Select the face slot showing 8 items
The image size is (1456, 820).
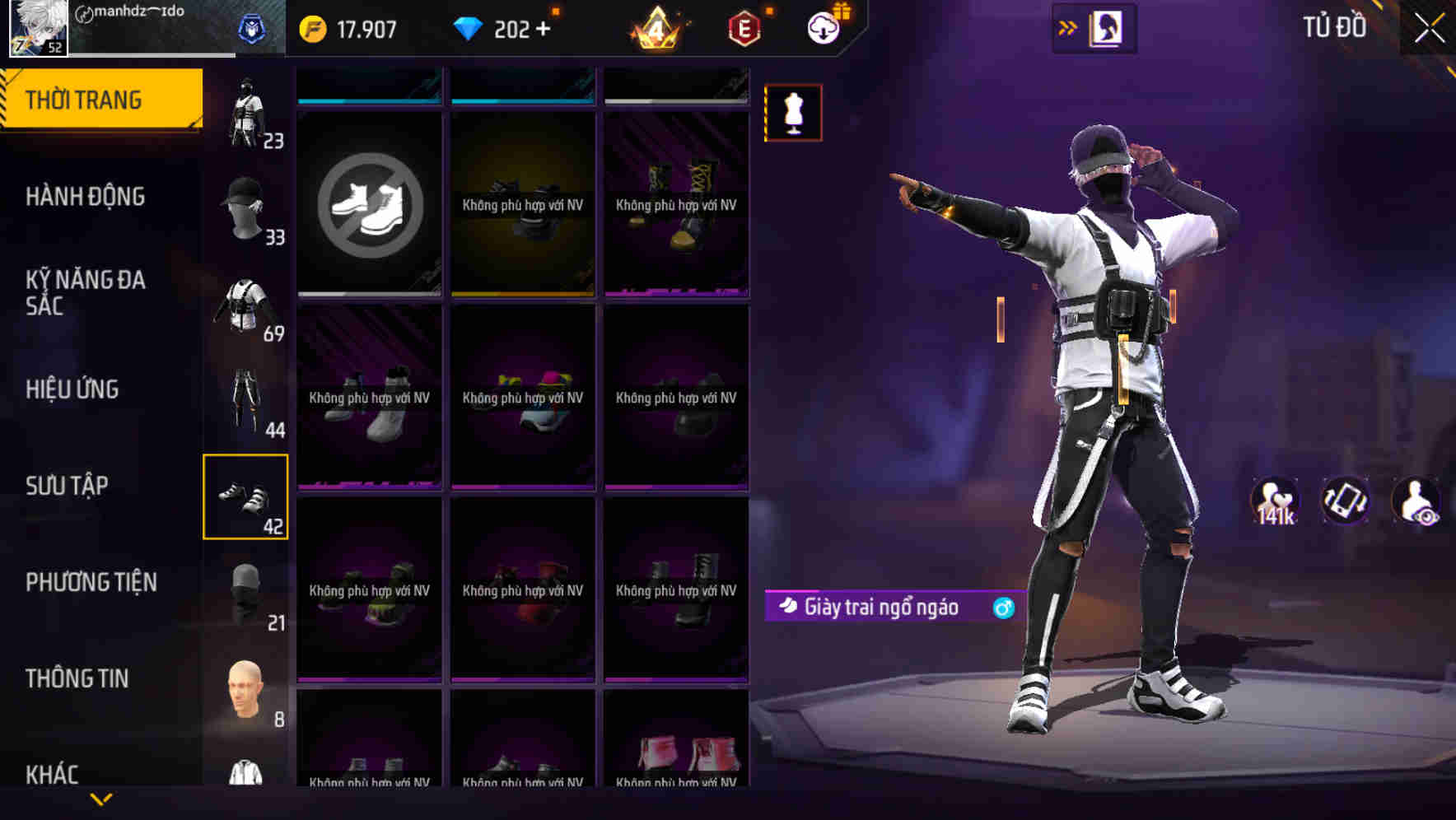point(243,690)
